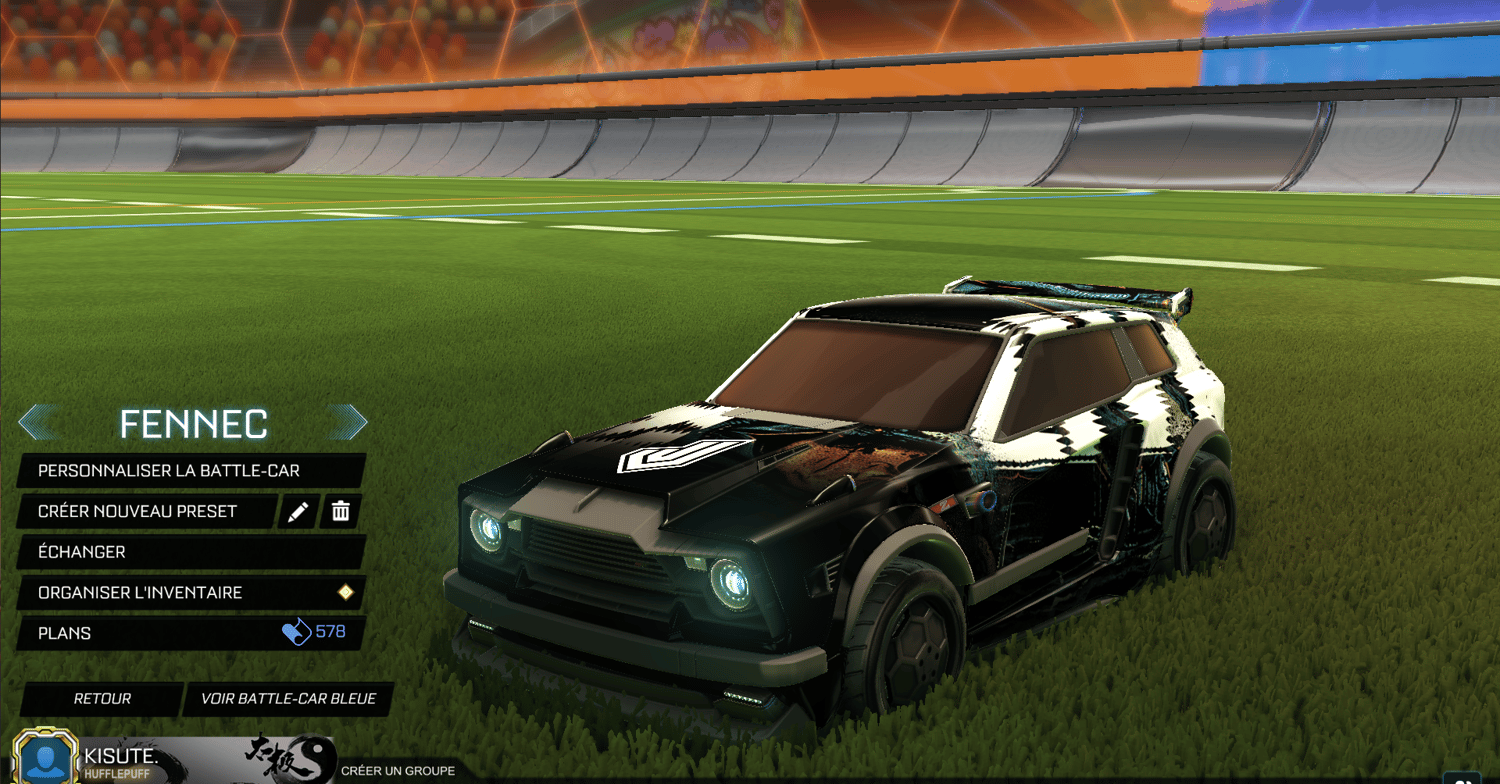Viewport: 1500px width, 784px height.
Task: Delete the preset using the trash icon
Action: (x=340, y=511)
